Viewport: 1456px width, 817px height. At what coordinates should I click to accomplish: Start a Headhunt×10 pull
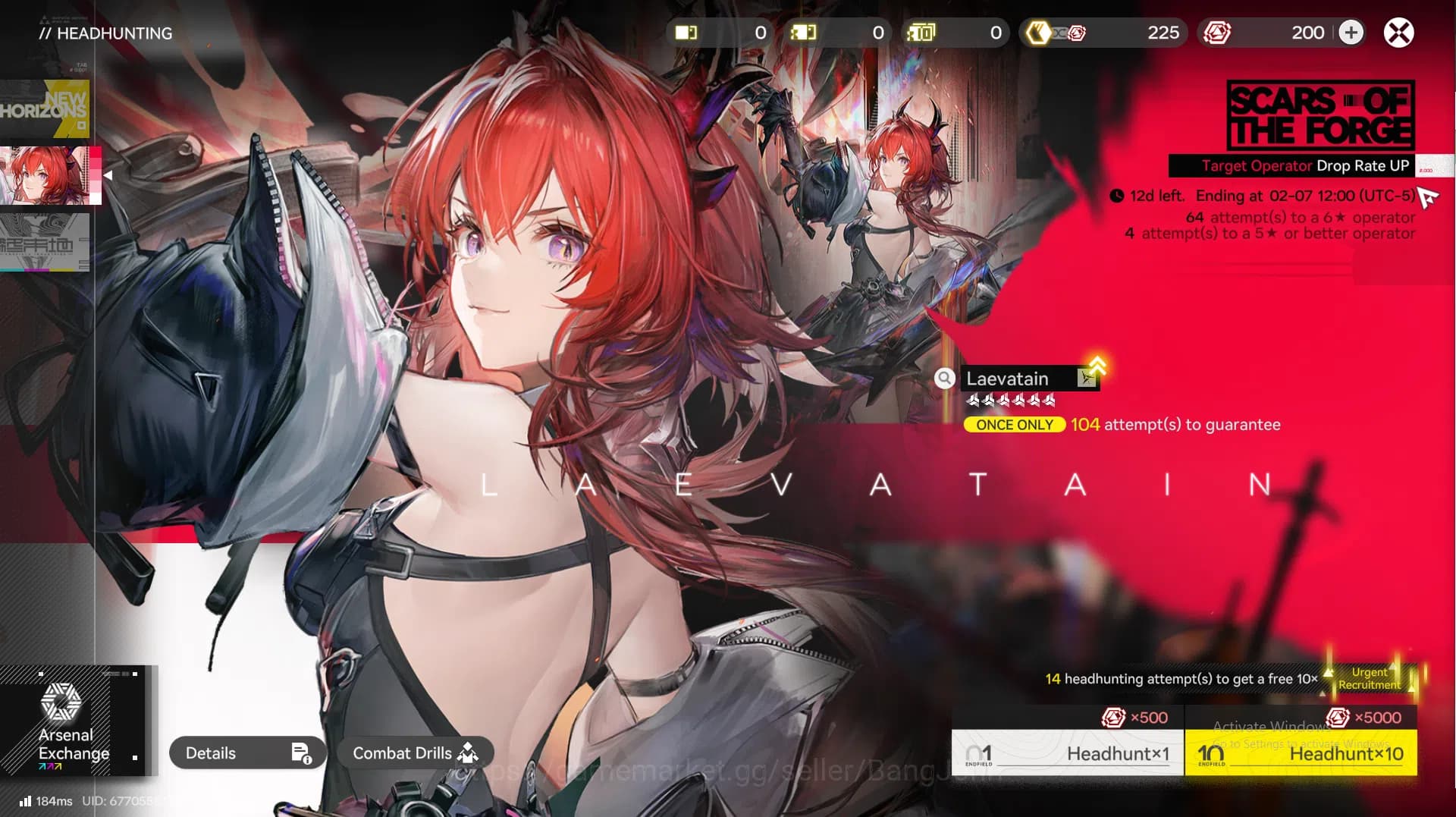coord(1301,753)
